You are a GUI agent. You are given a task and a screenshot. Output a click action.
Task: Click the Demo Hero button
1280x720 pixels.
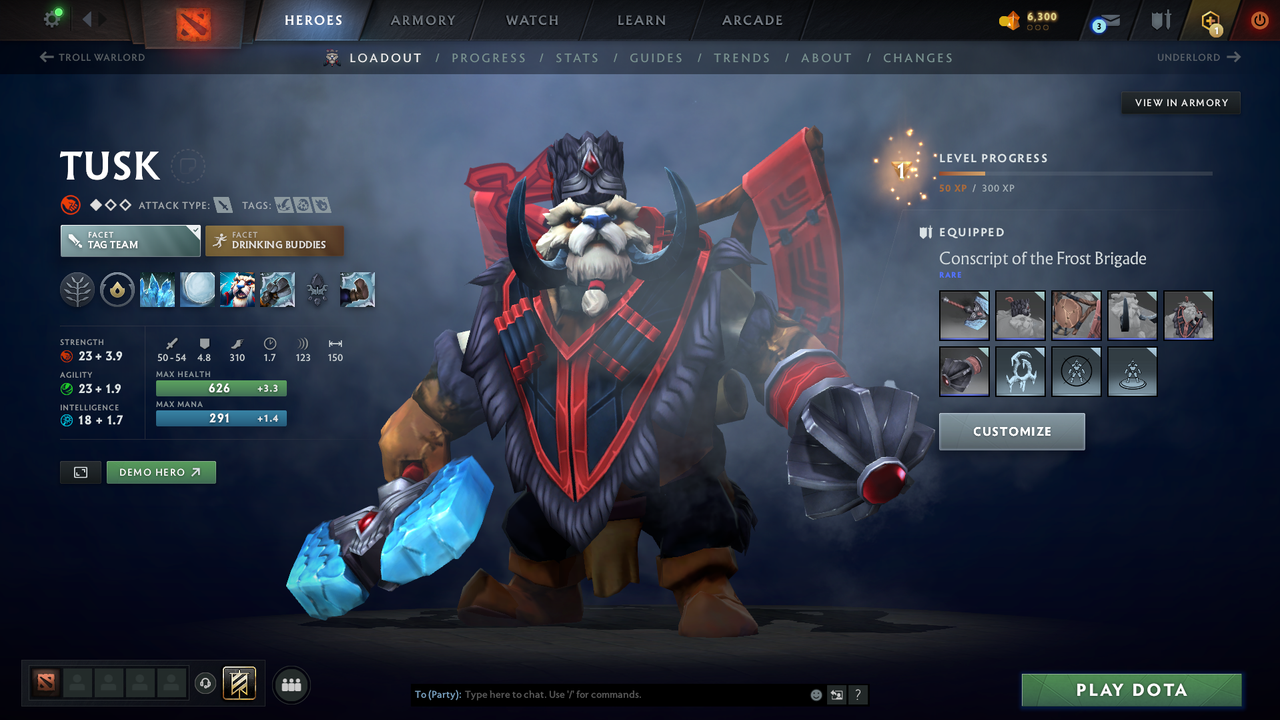point(161,472)
